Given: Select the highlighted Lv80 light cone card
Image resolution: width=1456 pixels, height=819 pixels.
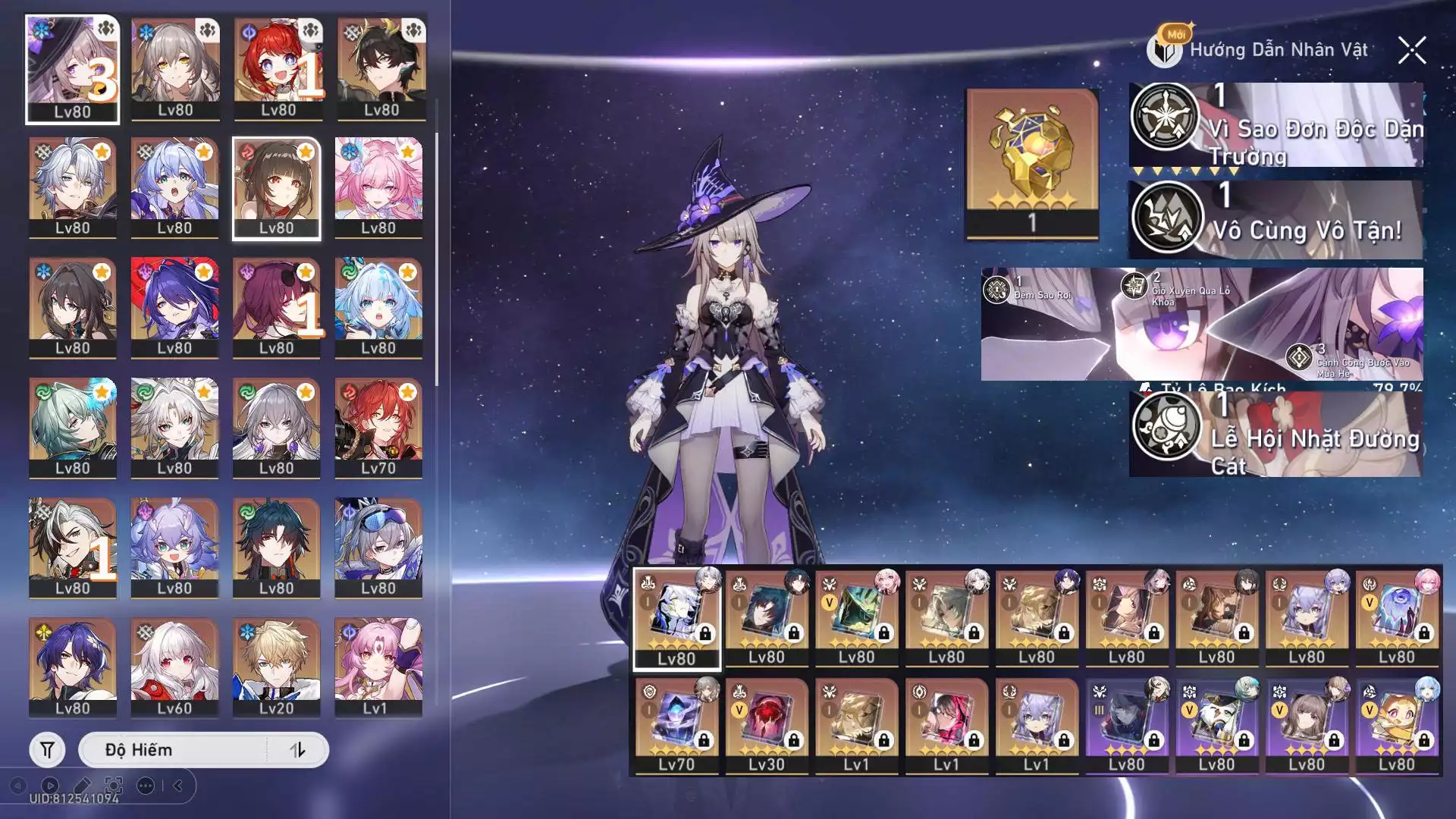Looking at the screenshot, I should [x=676, y=619].
